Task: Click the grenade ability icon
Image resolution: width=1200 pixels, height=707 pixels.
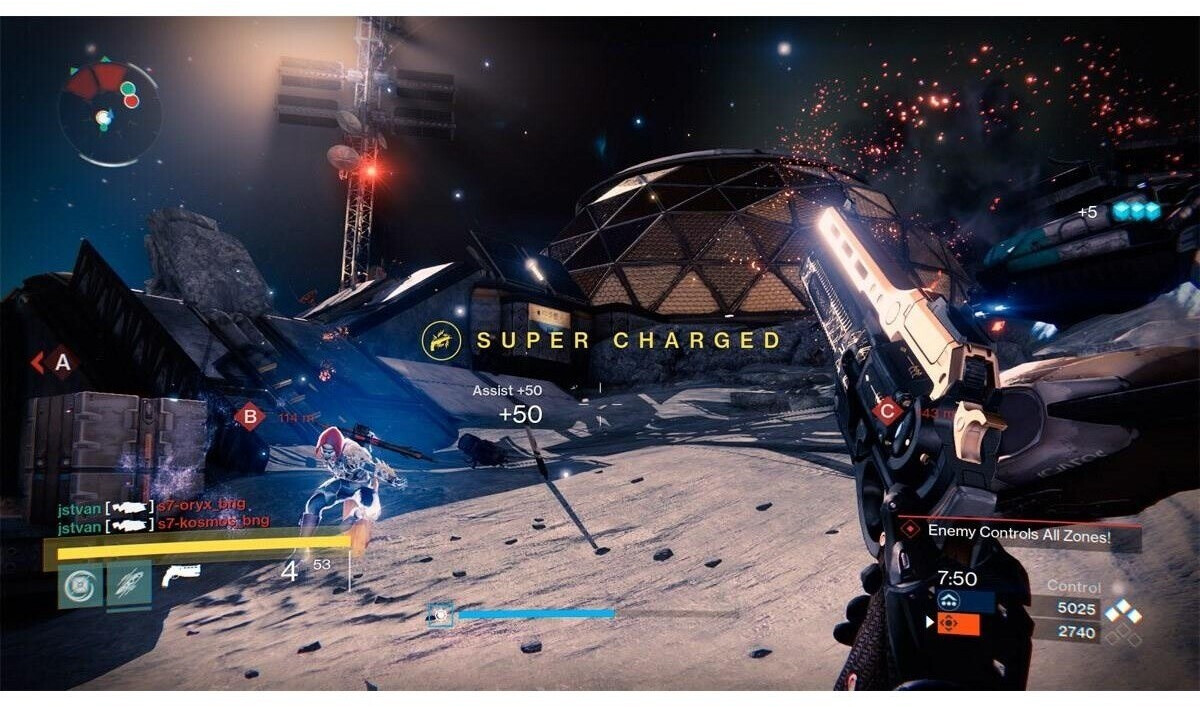Action: [78, 587]
